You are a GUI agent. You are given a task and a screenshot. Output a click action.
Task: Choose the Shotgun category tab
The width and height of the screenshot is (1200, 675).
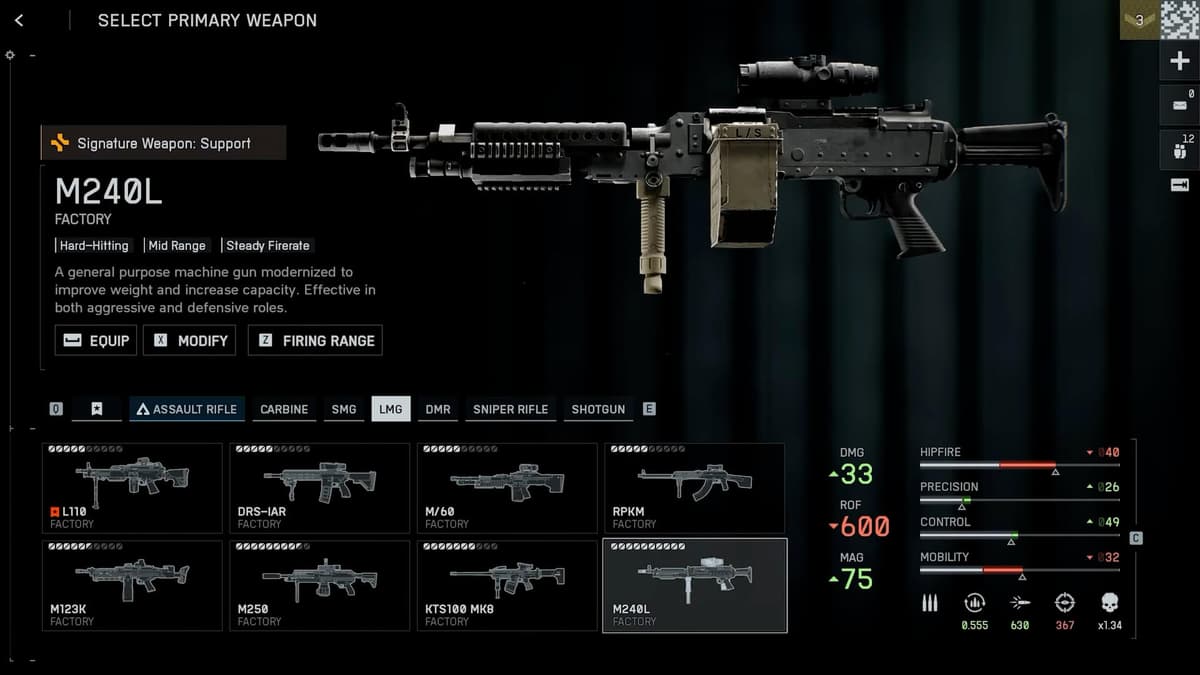point(598,409)
